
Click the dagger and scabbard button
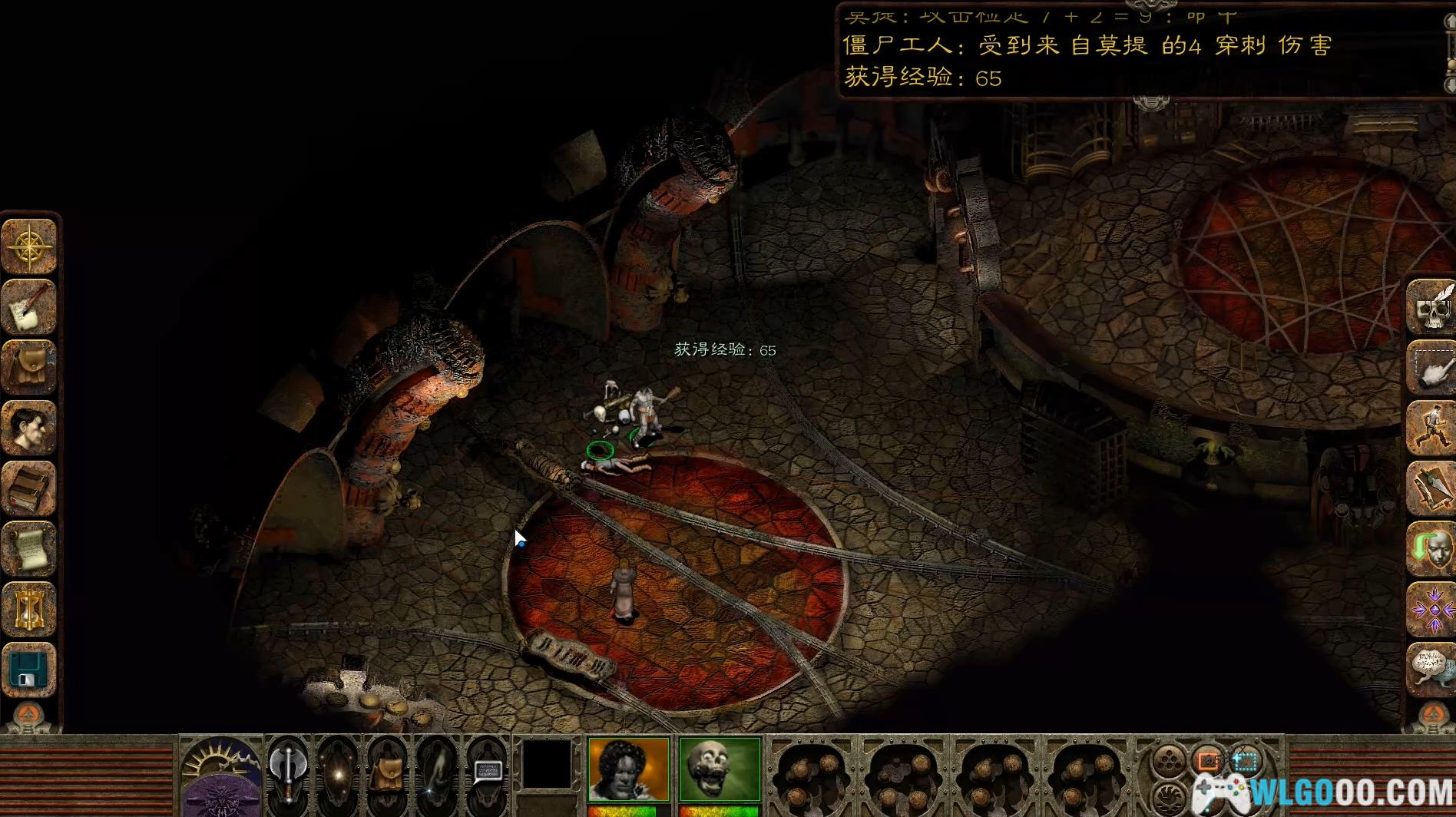point(1431,488)
